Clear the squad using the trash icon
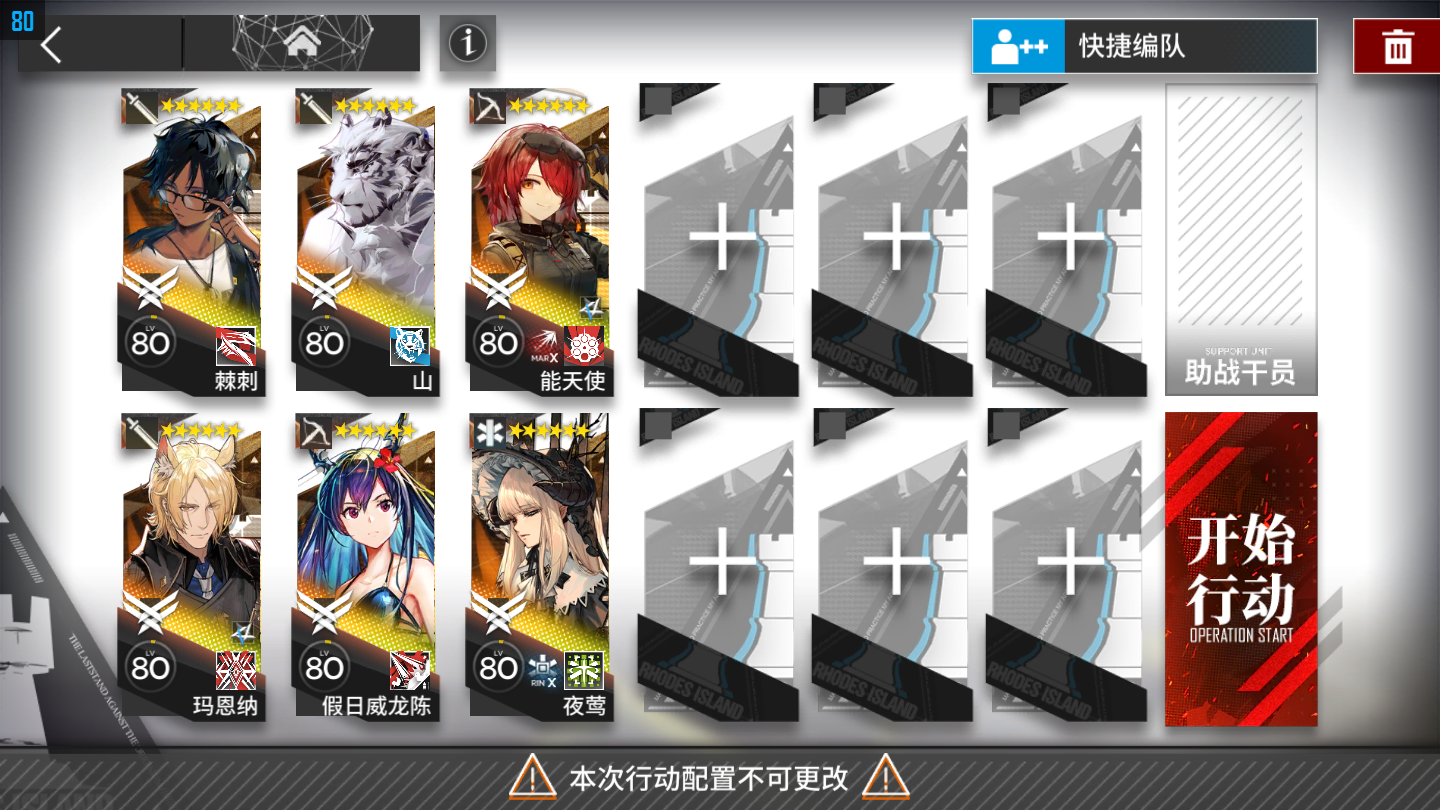This screenshot has width=1440, height=810. tap(1398, 45)
